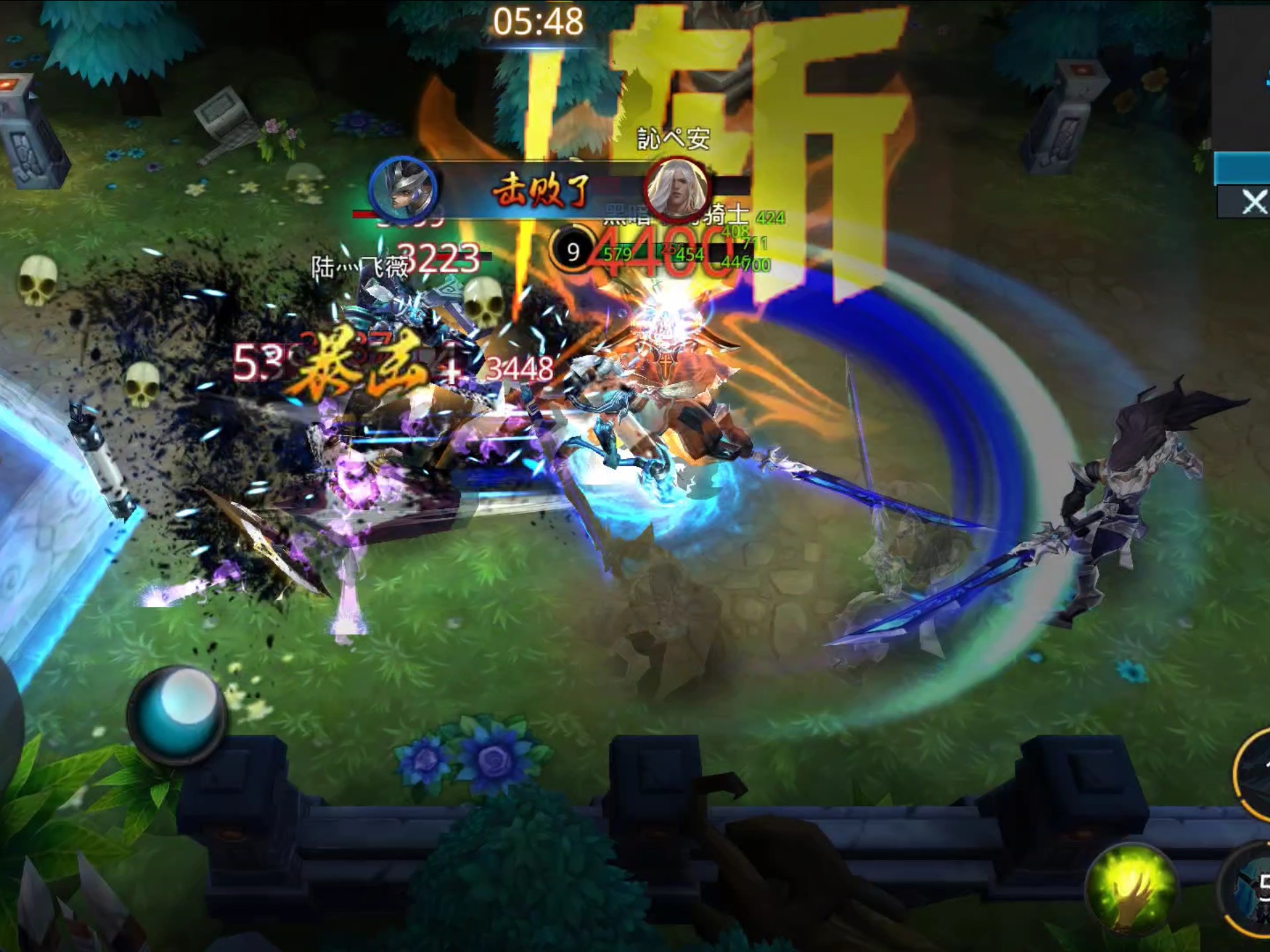This screenshot has width=1270, height=952.
Task: Tap the cyan virtual joystick orb
Action: [x=177, y=715]
